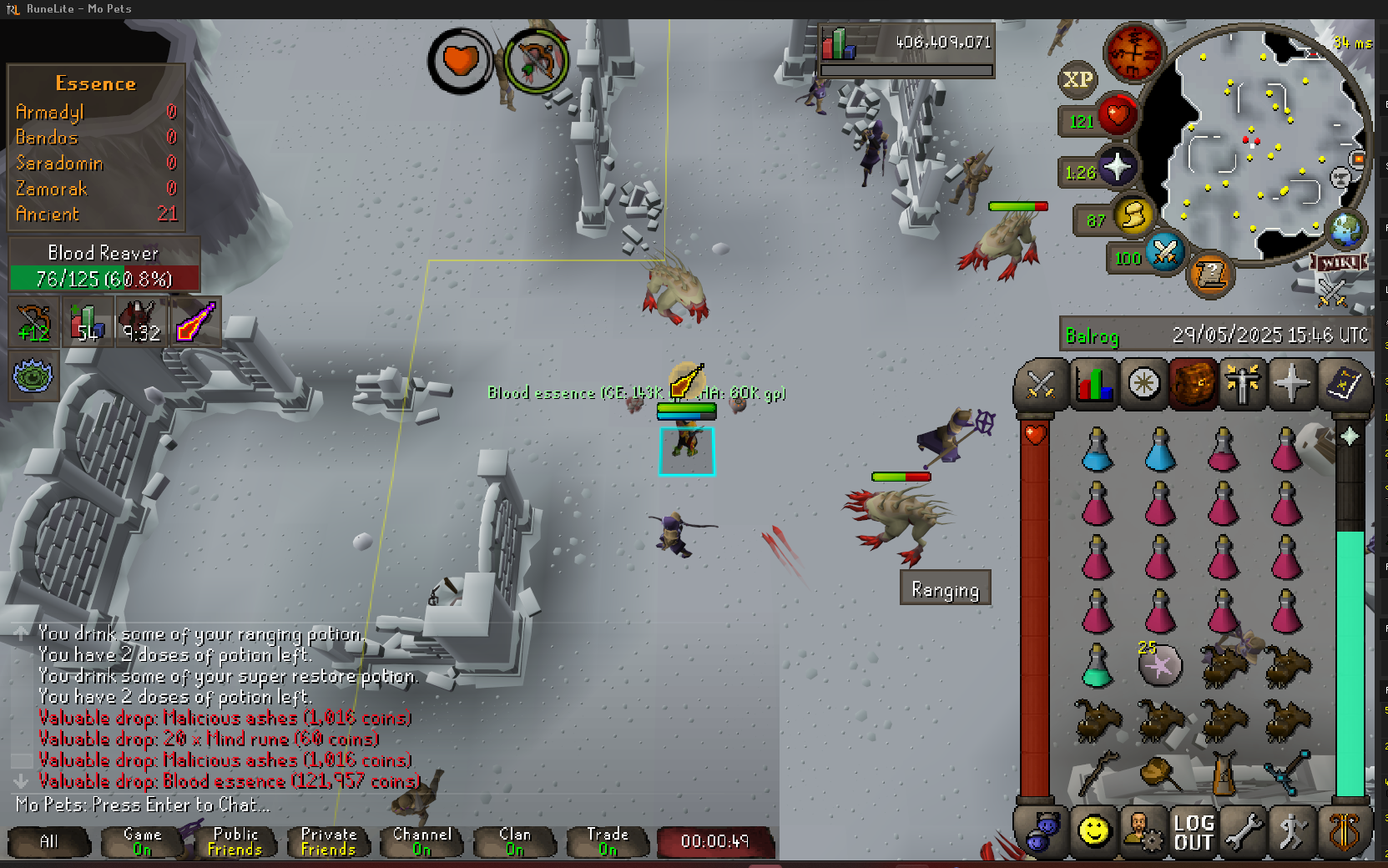This screenshot has height=868, width=1388.
Task: Activate the special attack orb
Action: 1165,251
